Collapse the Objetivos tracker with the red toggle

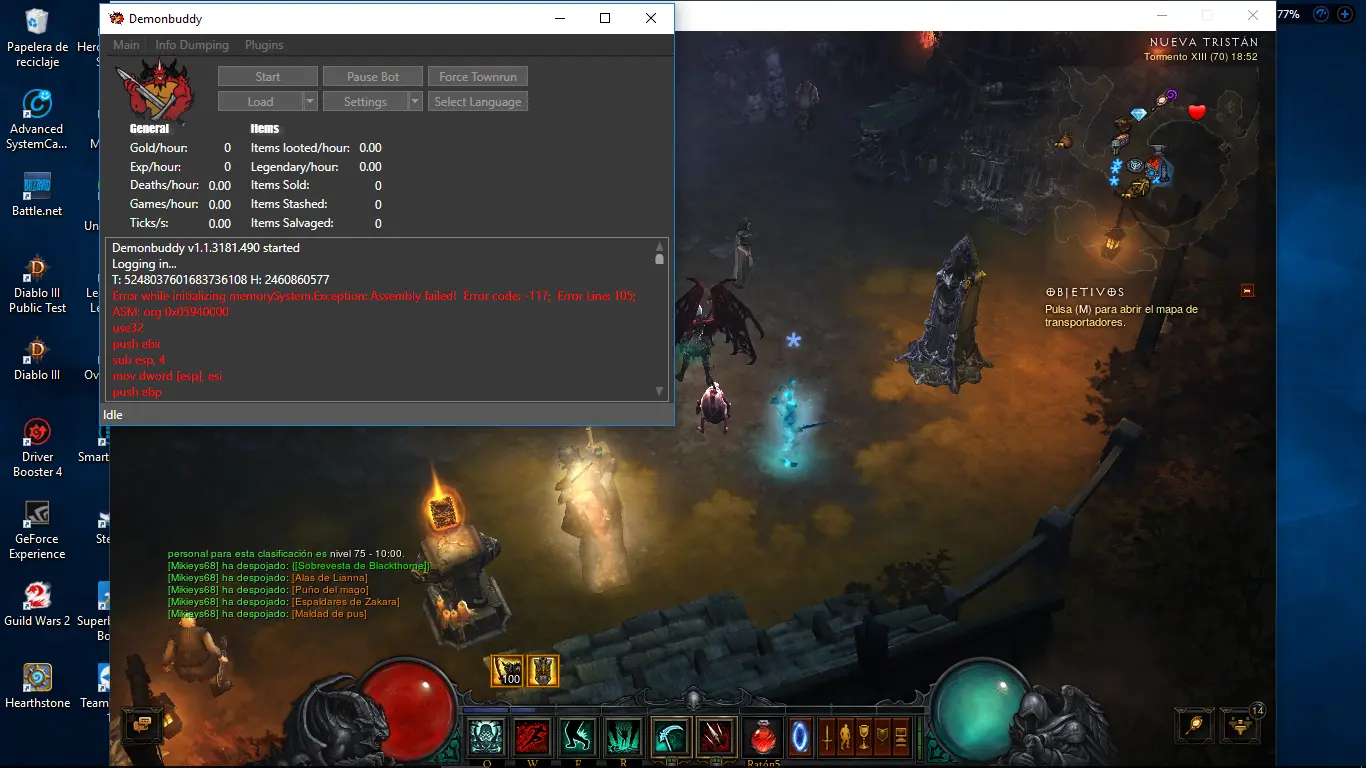(x=1247, y=291)
